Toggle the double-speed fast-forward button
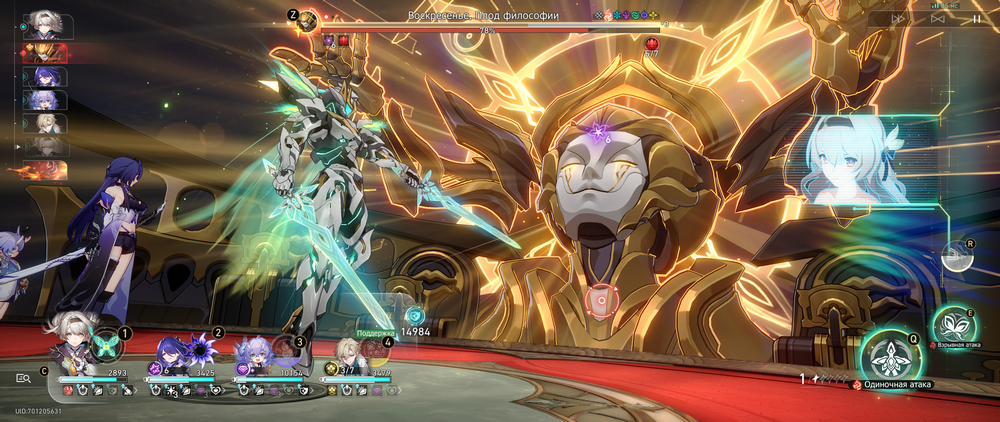This screenshot has height=422, width=1000. pyautogui.click(x=899, y=18)
